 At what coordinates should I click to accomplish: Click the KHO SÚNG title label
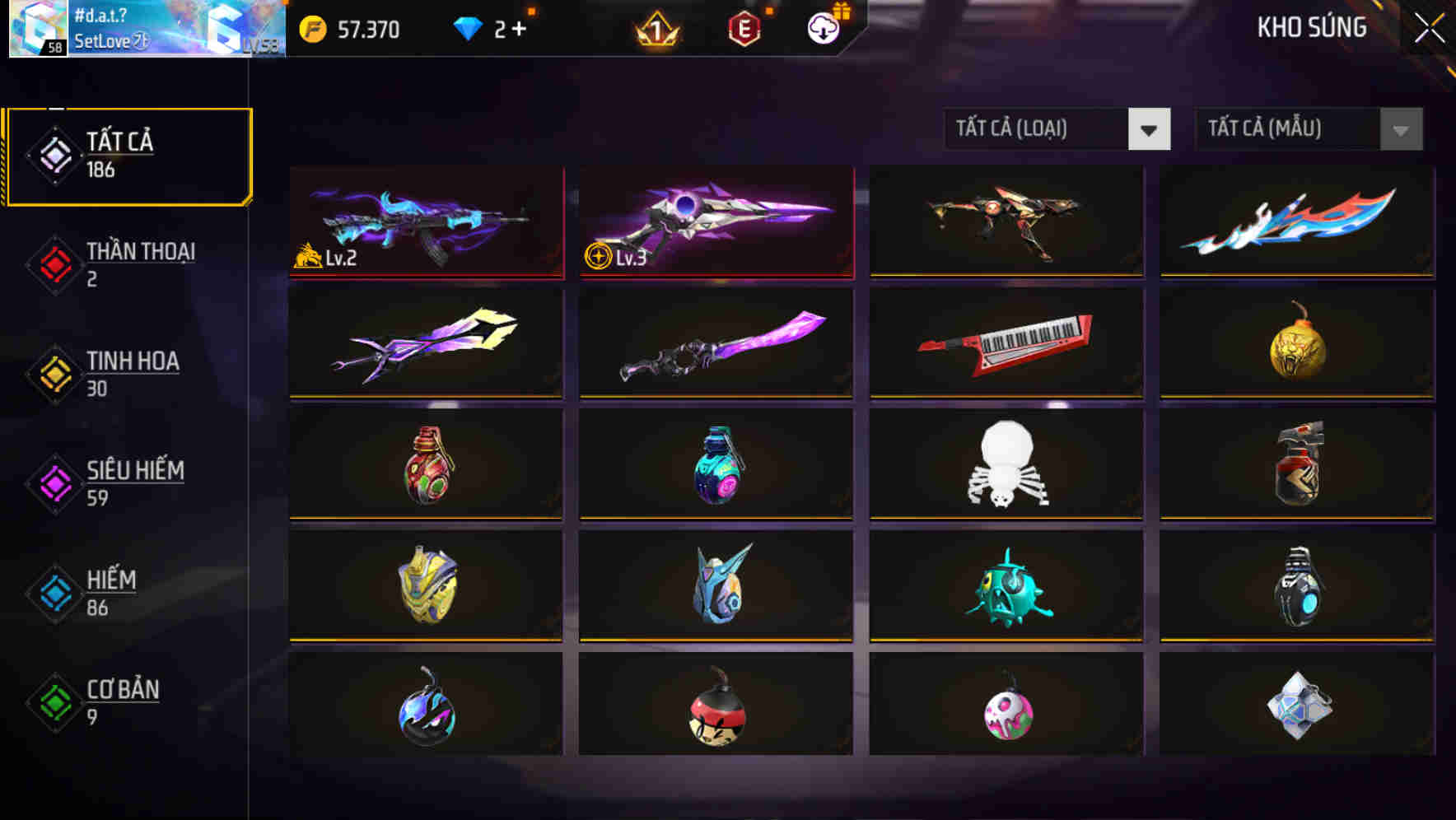[1312, 27]
